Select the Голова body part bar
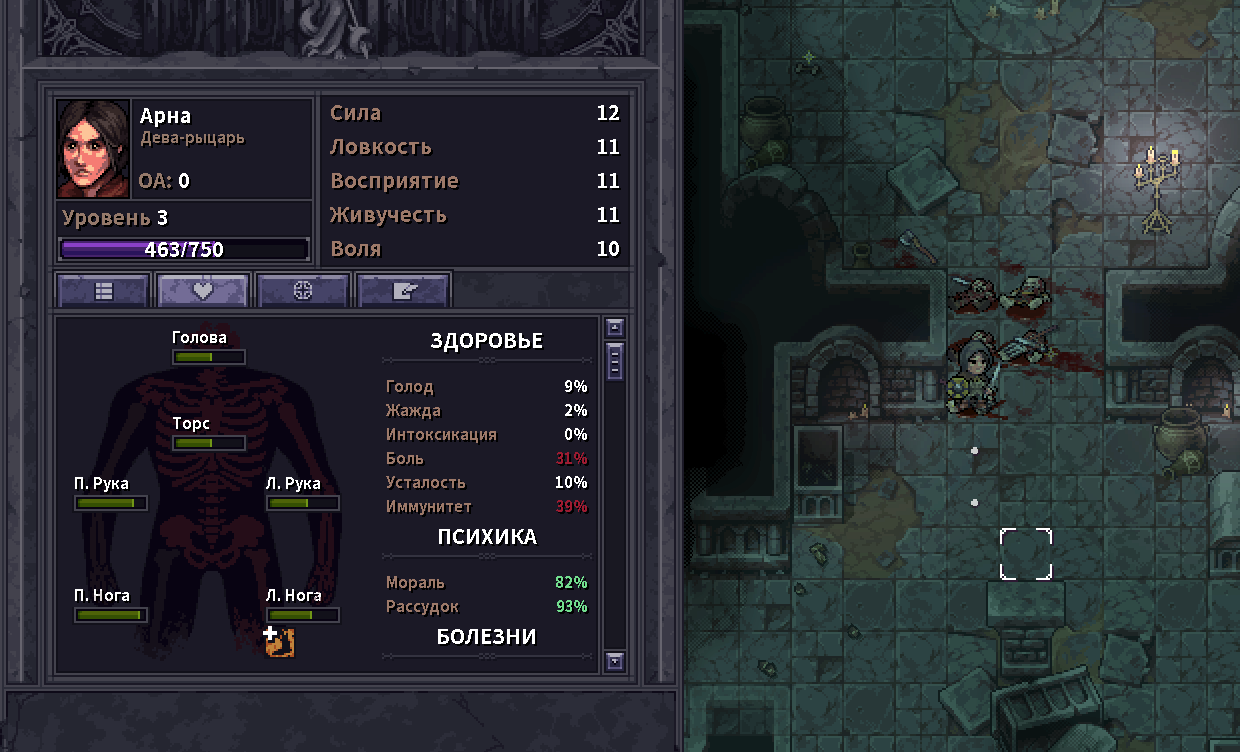1240x752 pixels. point(208,357)
